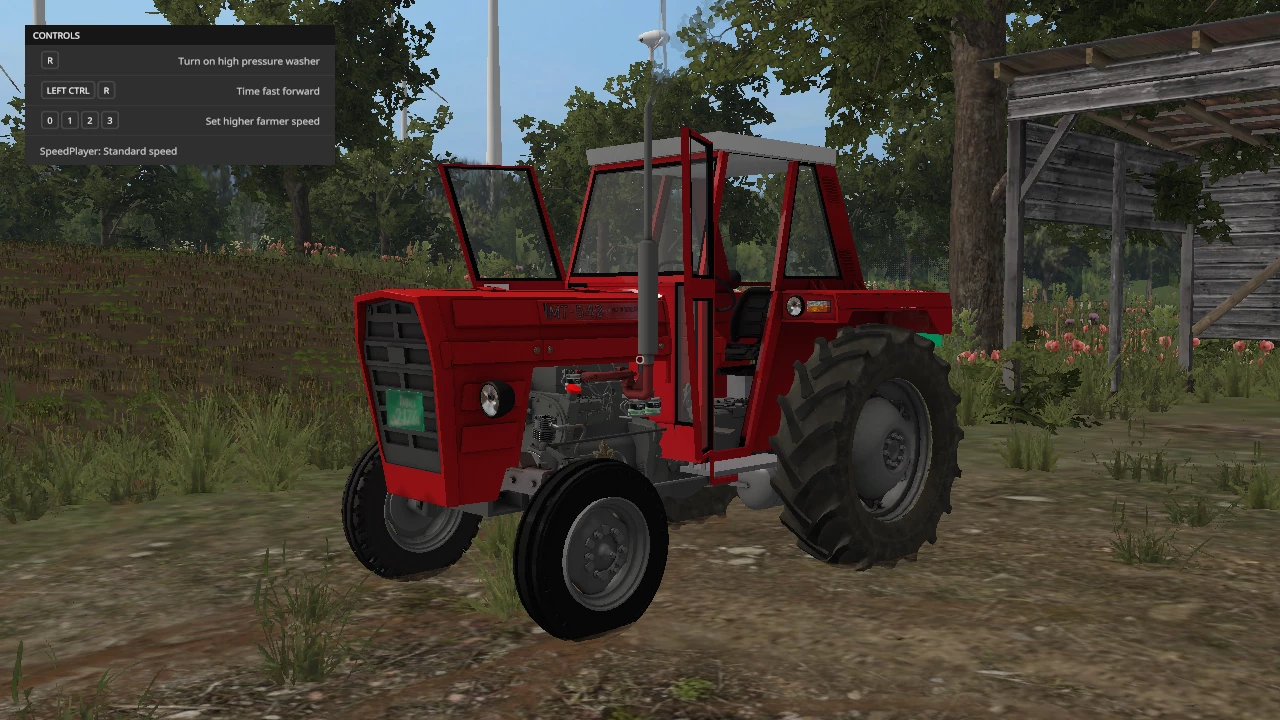Image resolution: width=1280 pixels, height=720 pixels.
Task: Select the LEFT CTRL key badge
Action: (x=67, y=90)
